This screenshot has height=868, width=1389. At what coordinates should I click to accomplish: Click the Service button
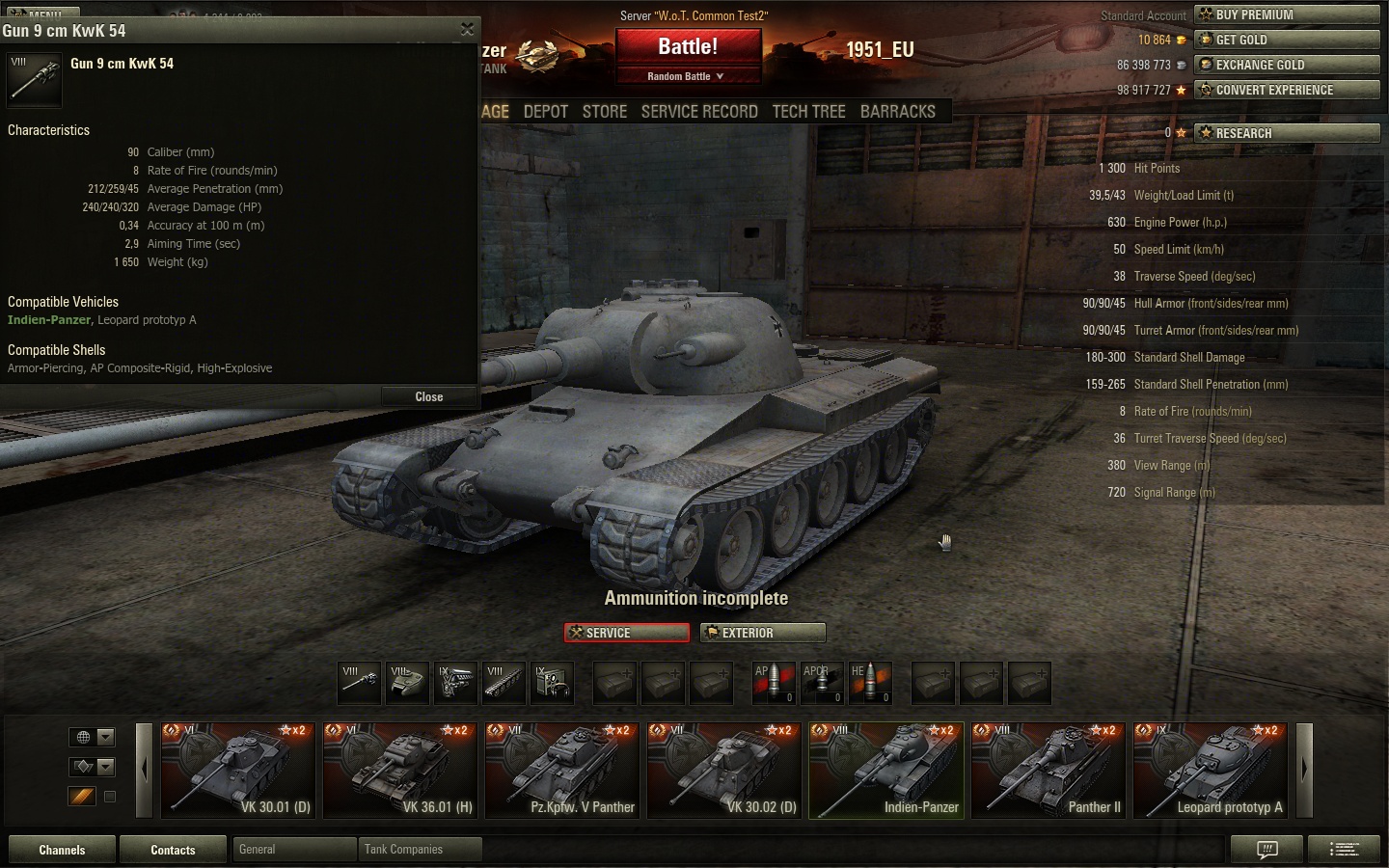tap(627, 633)
